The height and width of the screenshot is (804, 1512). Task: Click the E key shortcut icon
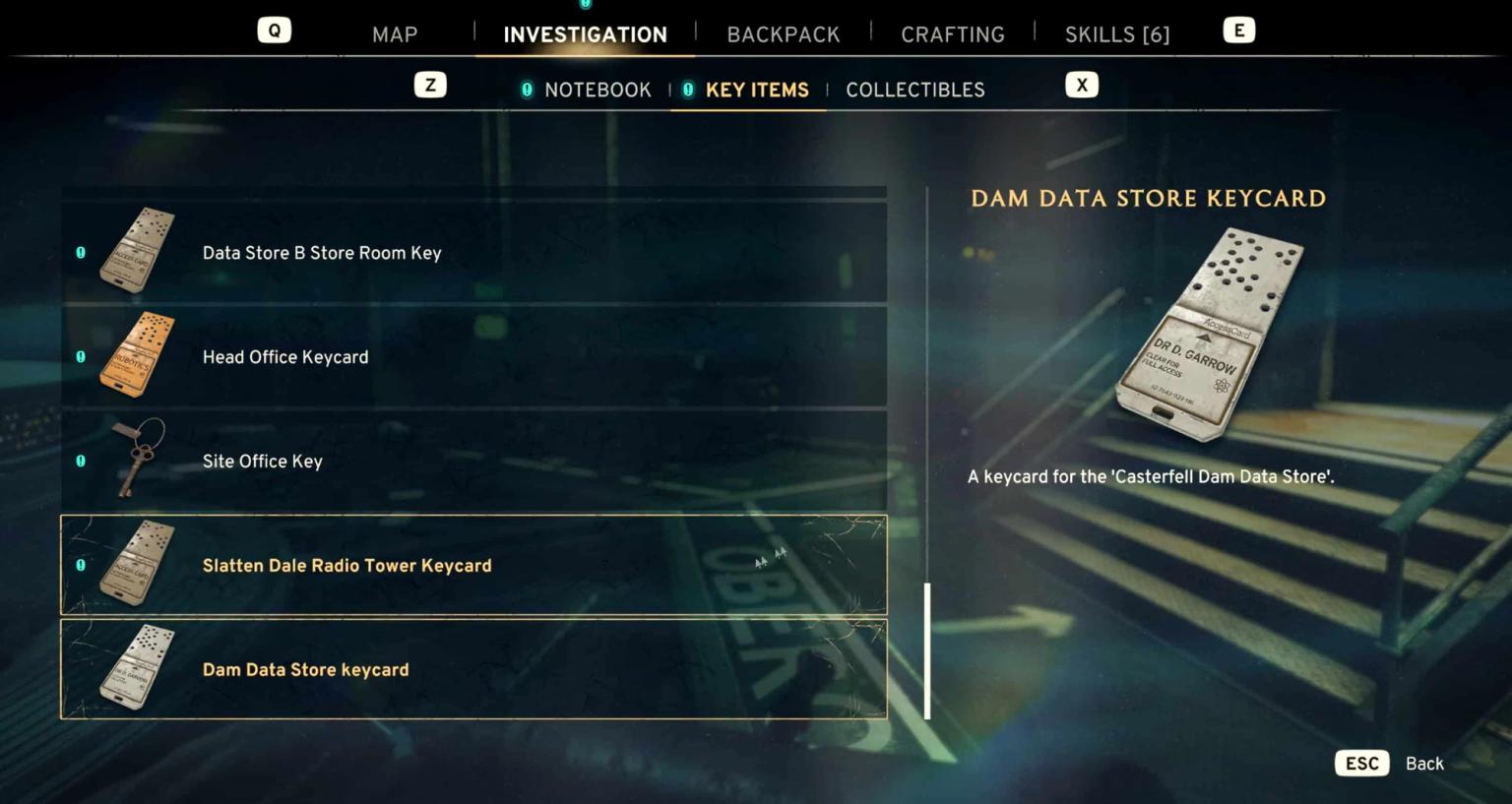coord(1238,30)
